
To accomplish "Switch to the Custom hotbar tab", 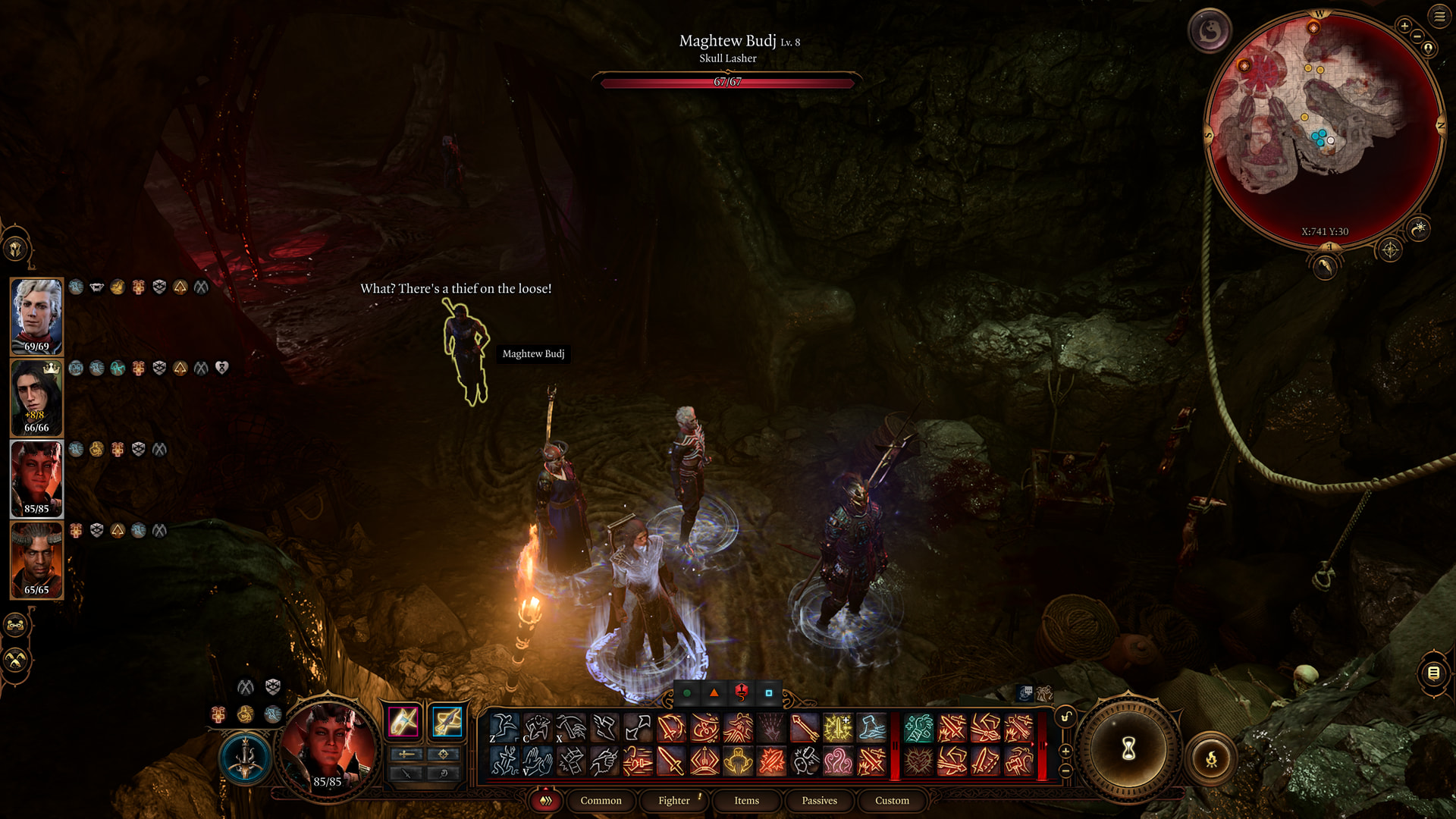I will 892,800.
